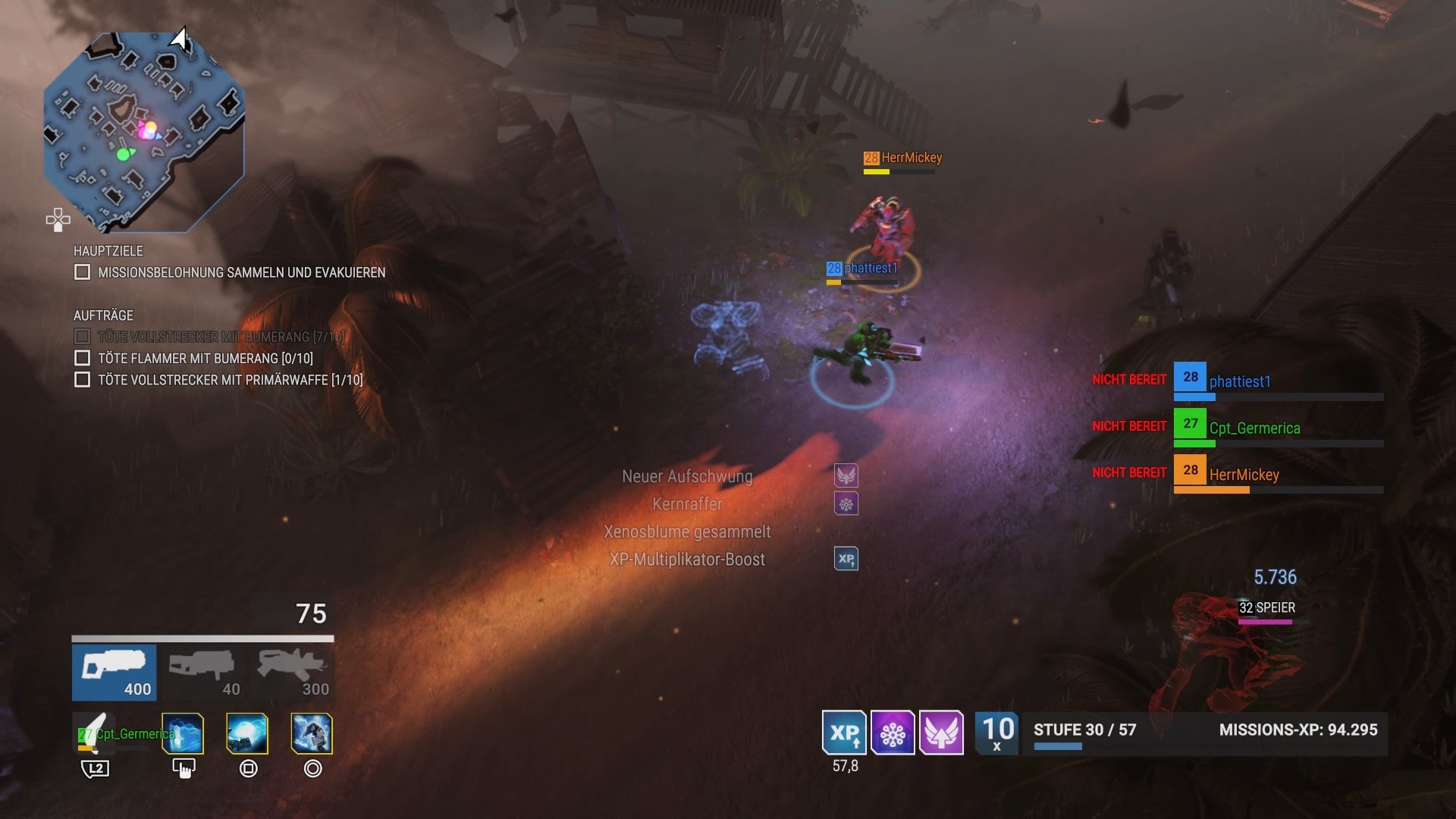Select Cpt_Germerica in the squad list
Screen dimensions: 1456x819
pyautogui.click(x=1254, y=428)
